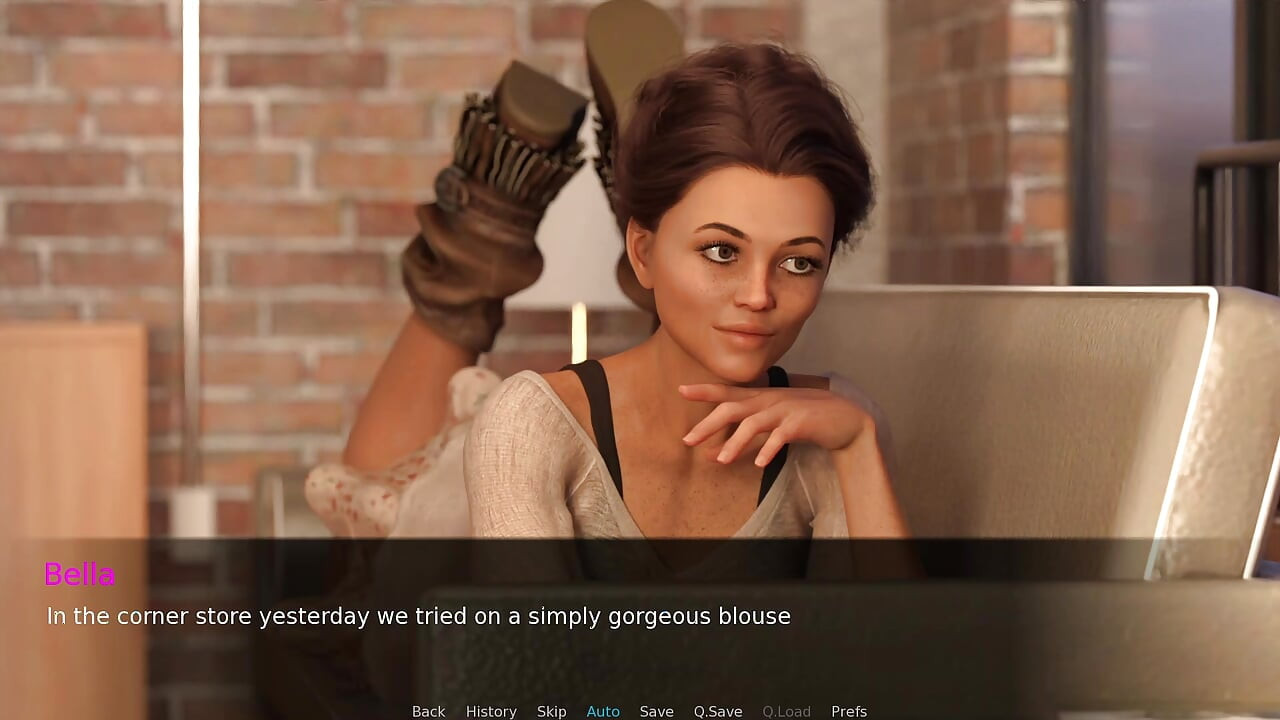This screenshot has width=1280, height=720.
Task: Select Save from the quick menu
Action: click(x=657, y=710)
